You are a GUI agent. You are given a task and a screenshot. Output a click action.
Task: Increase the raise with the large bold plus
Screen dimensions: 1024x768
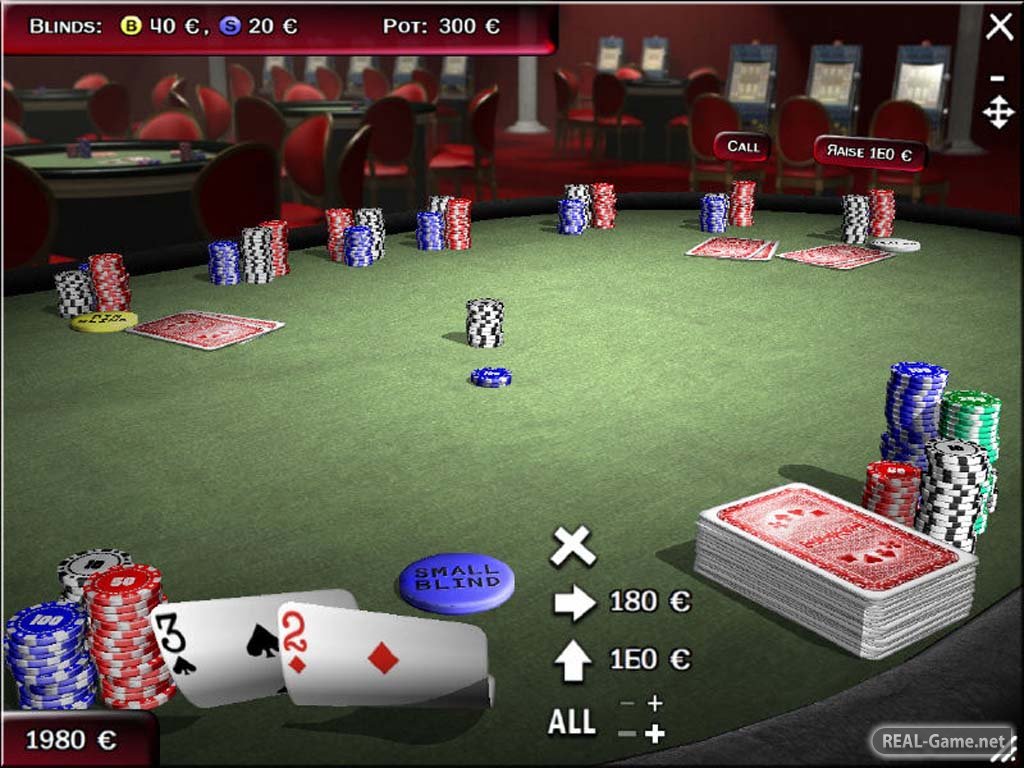pos(655,735)
